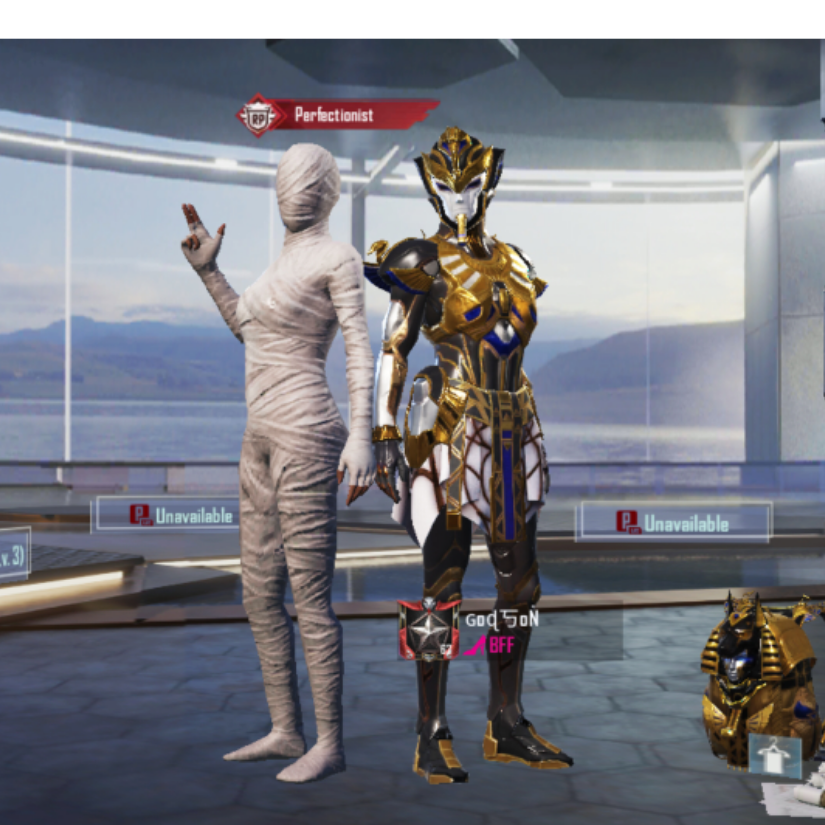
Task: Tap the Unavailable slot right of GodSoN
Action: coord(673,522)
